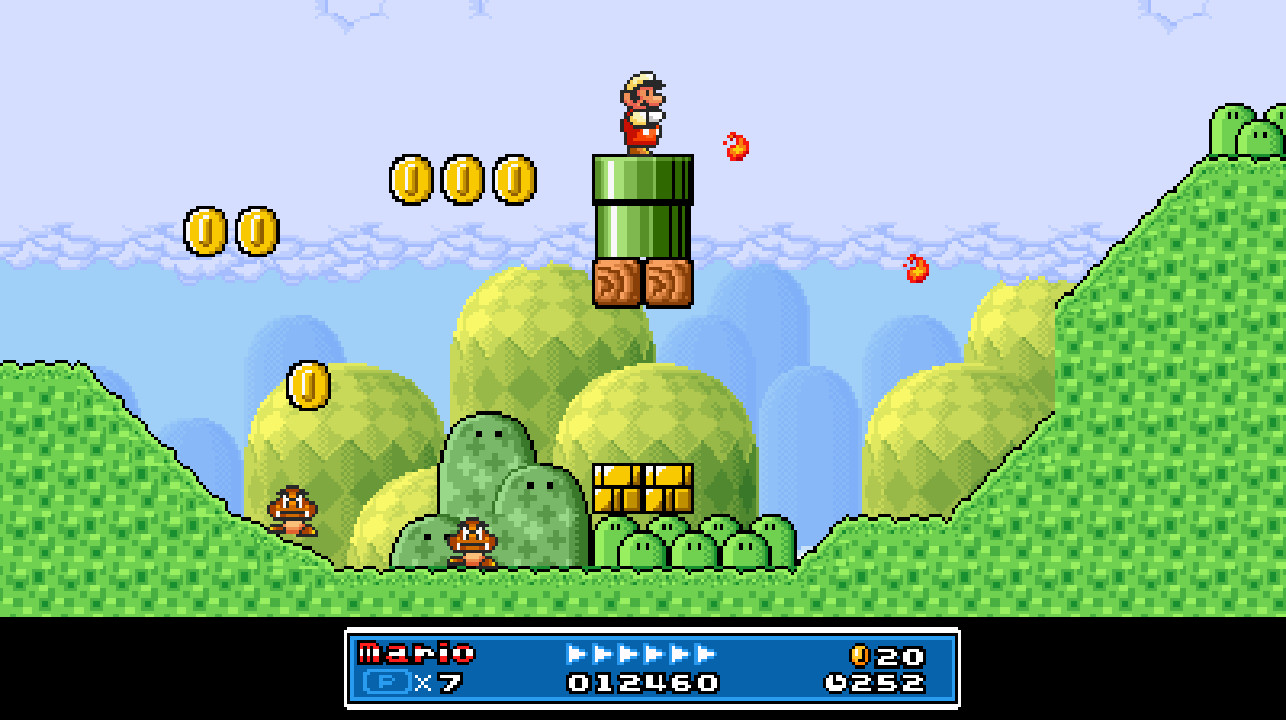Click the middle coin of the three-coin row
This screenshot has width=1286, height=720.
(461, 181)
